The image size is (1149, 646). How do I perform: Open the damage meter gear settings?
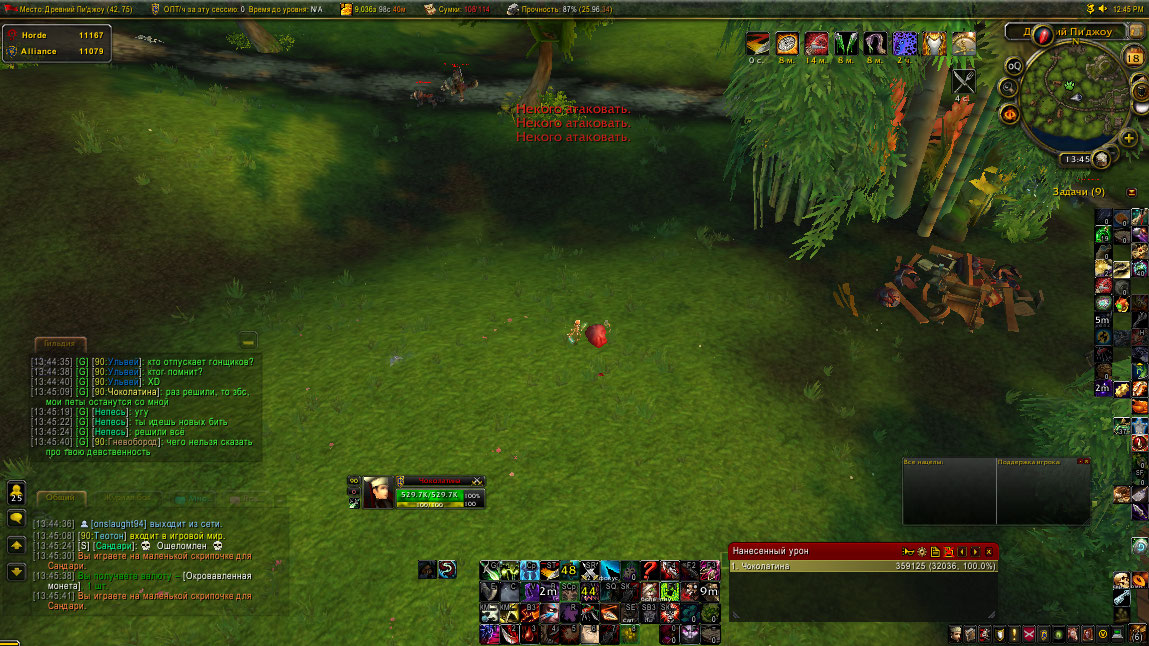922,551
